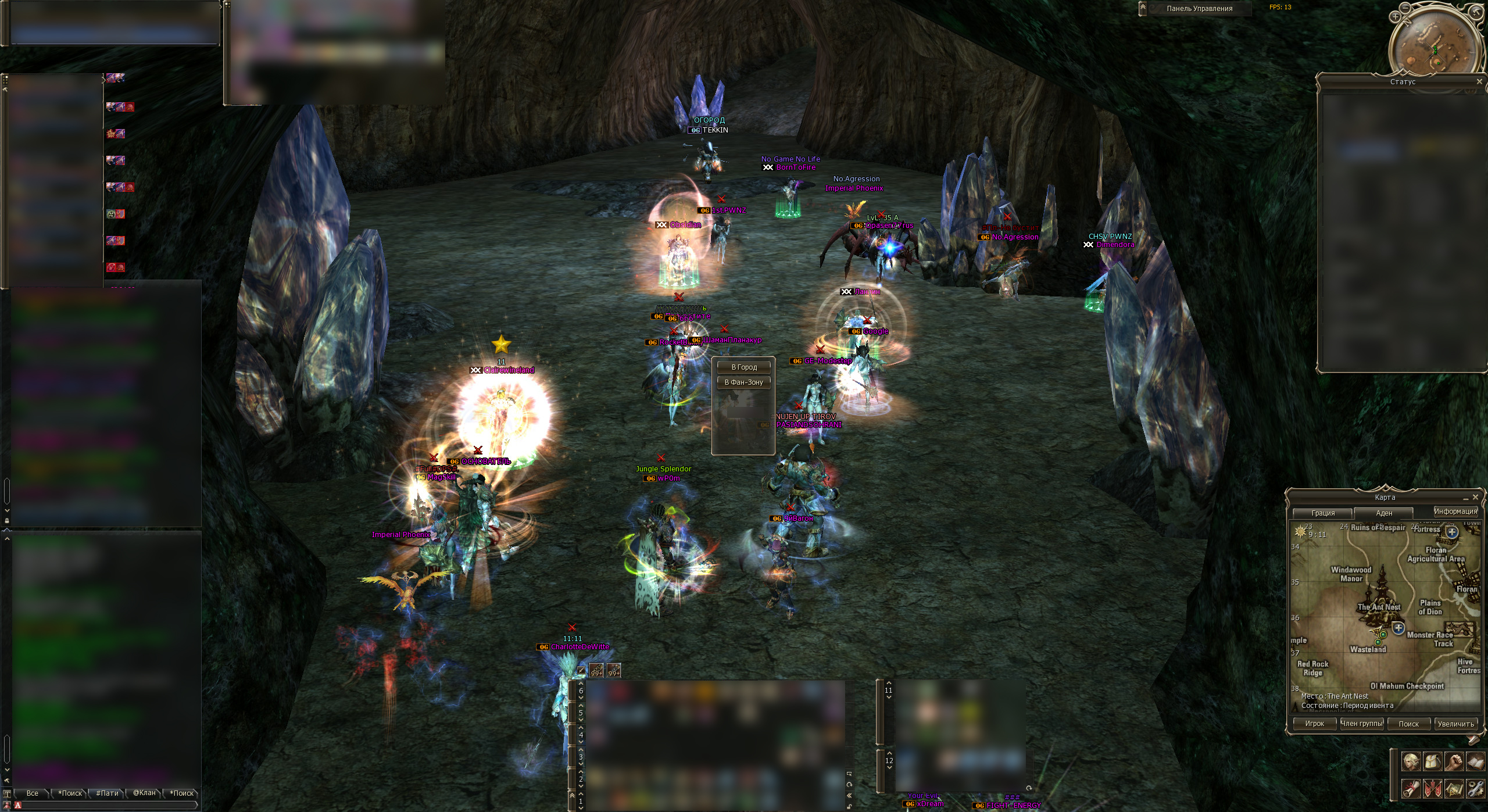1488x812 pixels.
Task: Show party members with "Член группы"
Action: tap(1362, 724)
